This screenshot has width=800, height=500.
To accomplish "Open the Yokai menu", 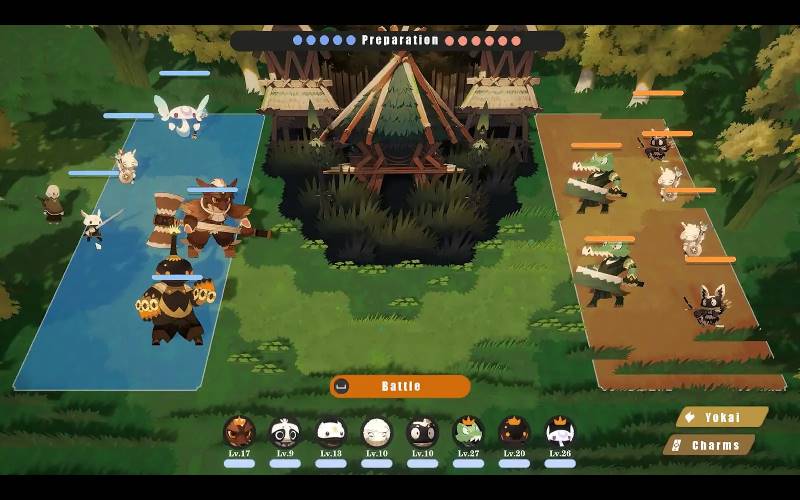I will pyautogui.click(x=721, y=417).
